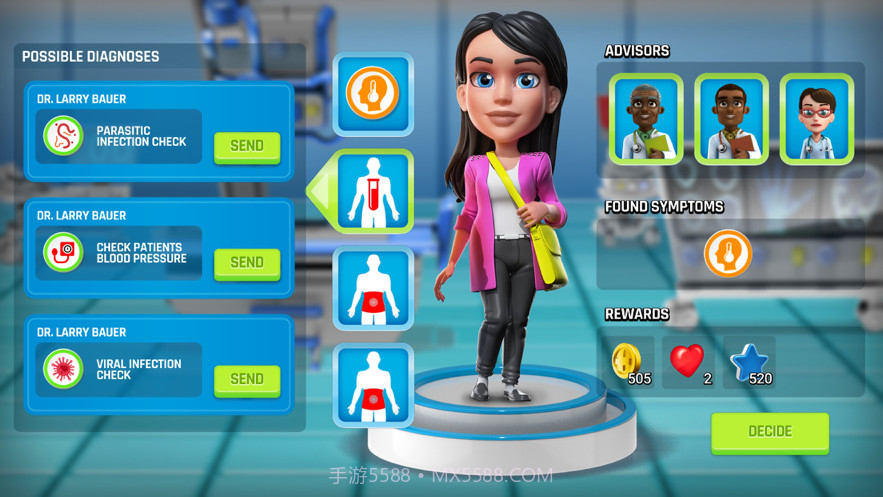
Task: Inspect the found fever symptom icon
Action: [728, 253]
